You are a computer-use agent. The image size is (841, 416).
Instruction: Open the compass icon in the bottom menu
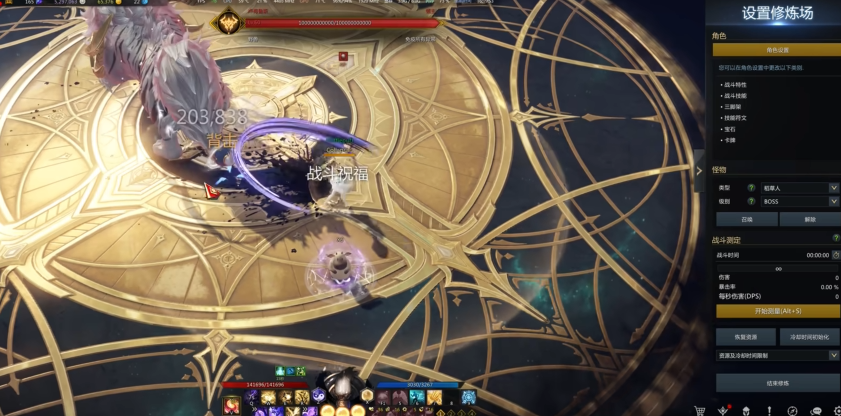[792, 410]
